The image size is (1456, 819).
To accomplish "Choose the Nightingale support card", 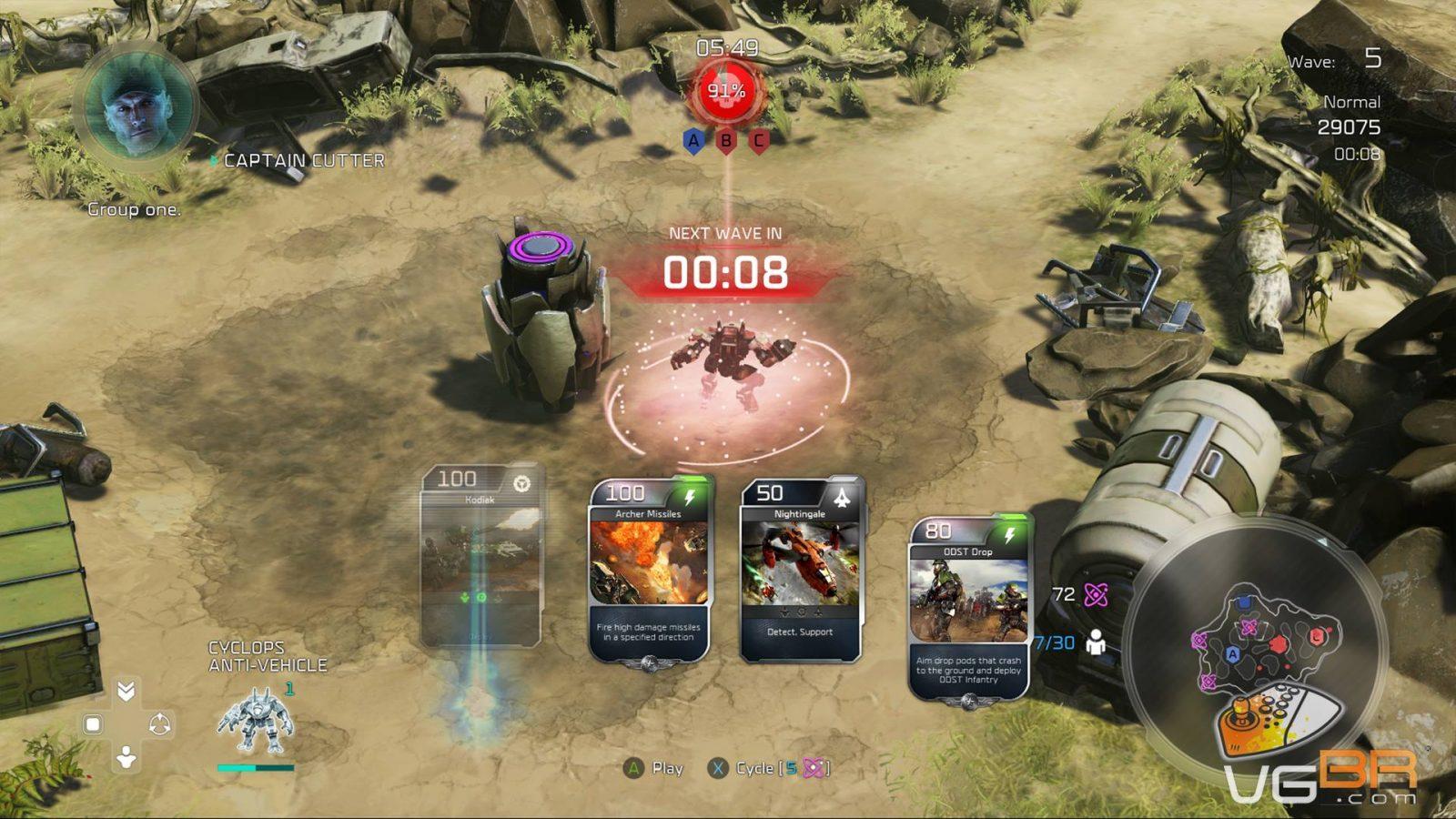I will pyautogui.click(x=800, y=571).
